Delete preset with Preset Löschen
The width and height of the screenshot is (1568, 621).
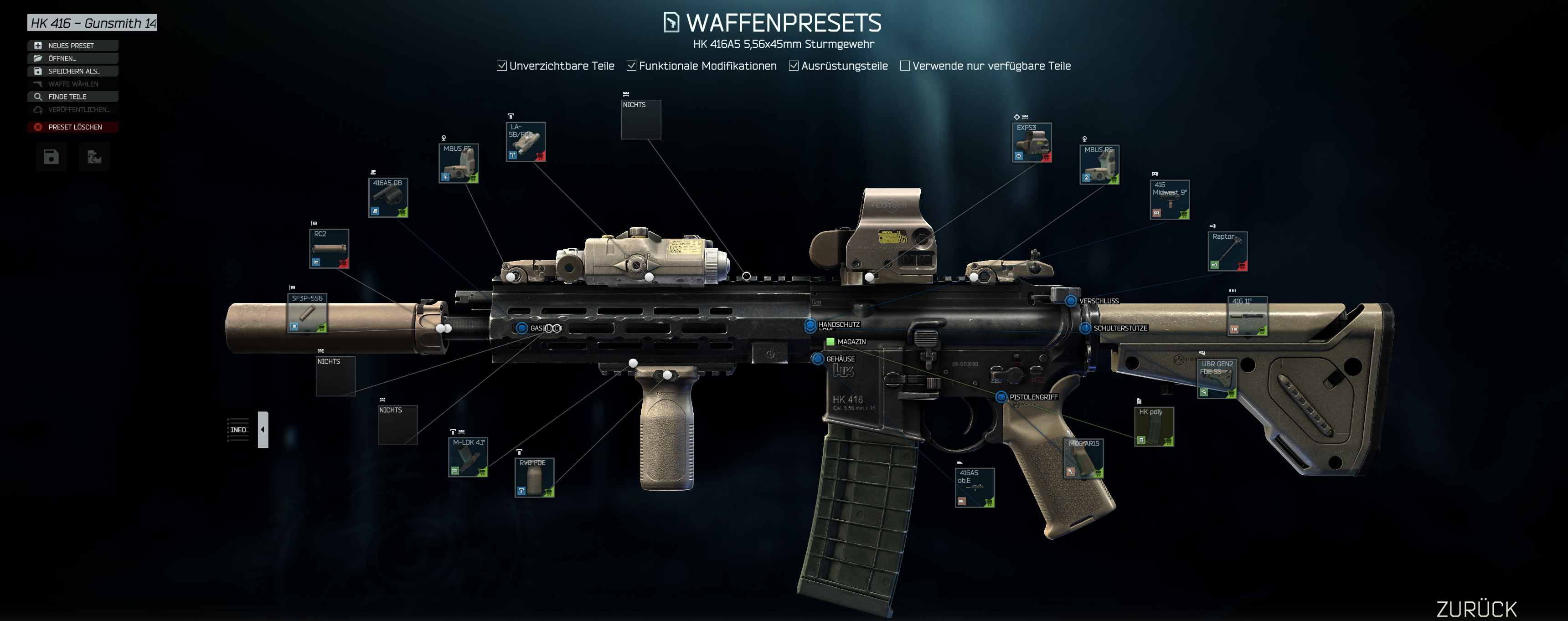(72, 127)
